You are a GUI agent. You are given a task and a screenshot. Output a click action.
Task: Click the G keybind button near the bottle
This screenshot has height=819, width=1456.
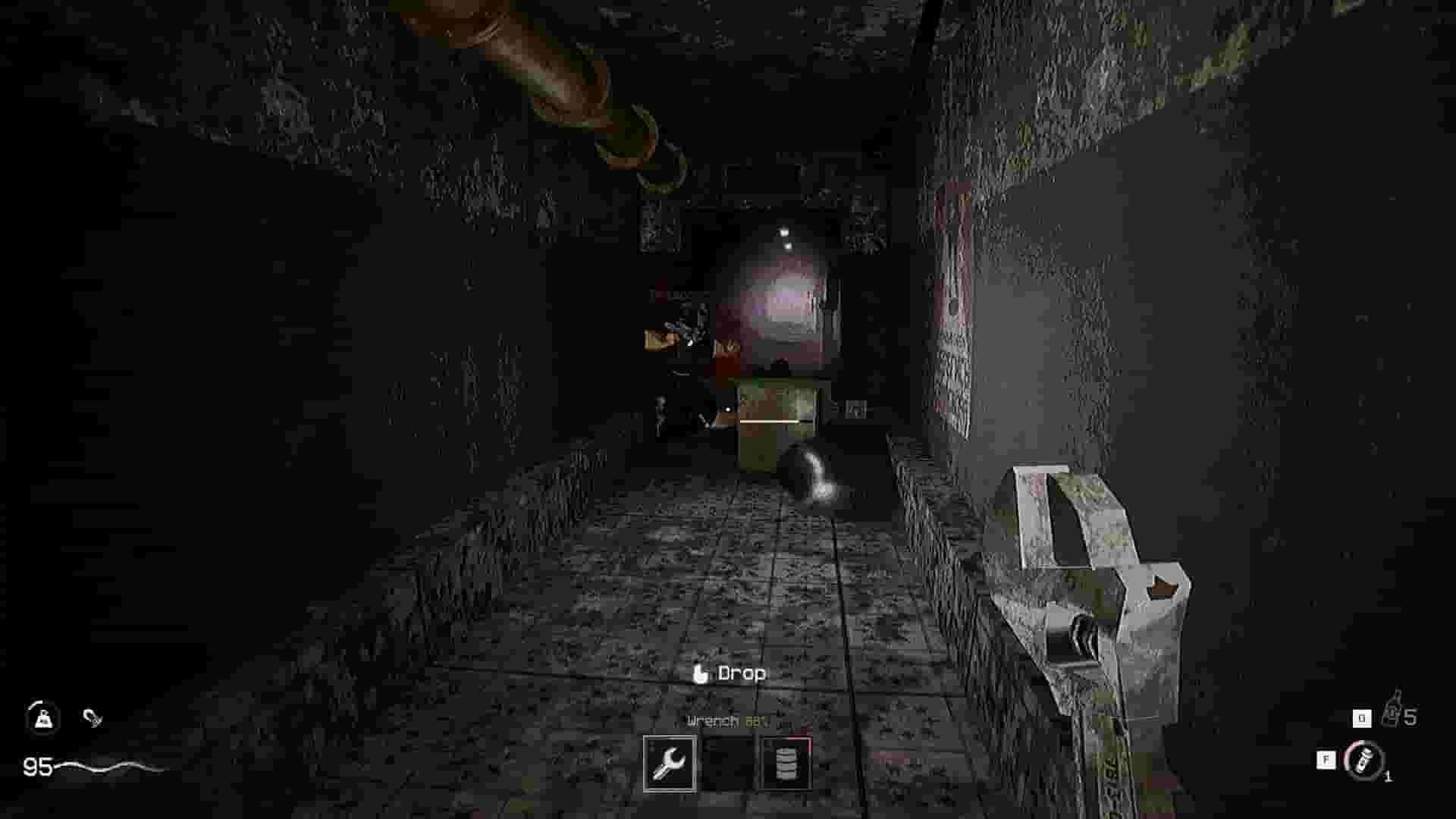1361,717
